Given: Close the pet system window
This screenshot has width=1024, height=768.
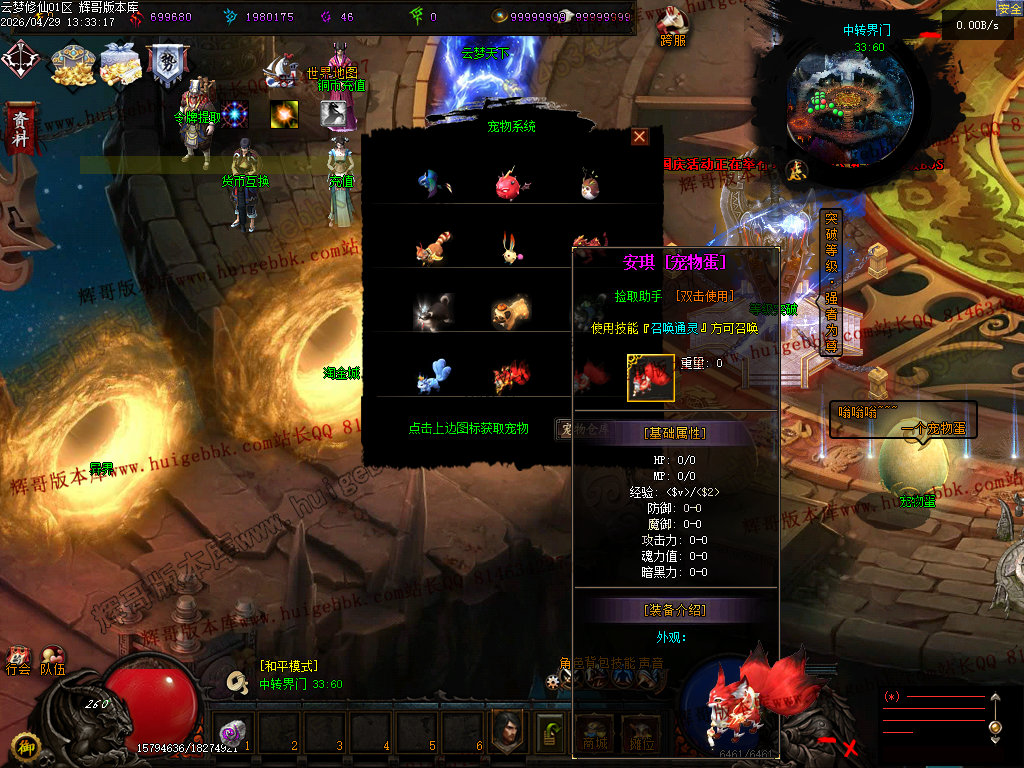Looking at the screenshot, I should (640, 137).
